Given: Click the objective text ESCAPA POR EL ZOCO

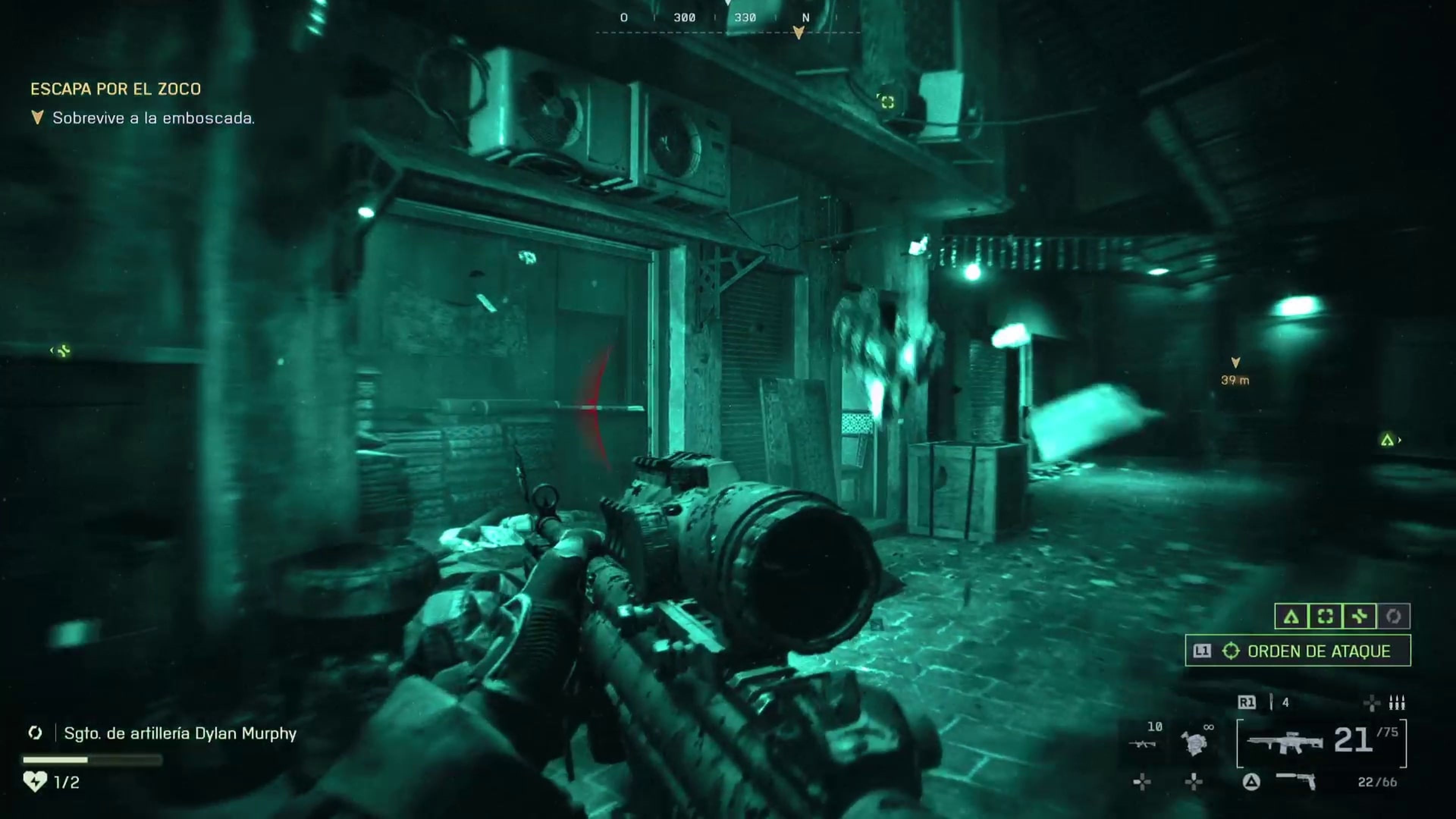Looking at the screenshot, I should (x=116, y=89).
